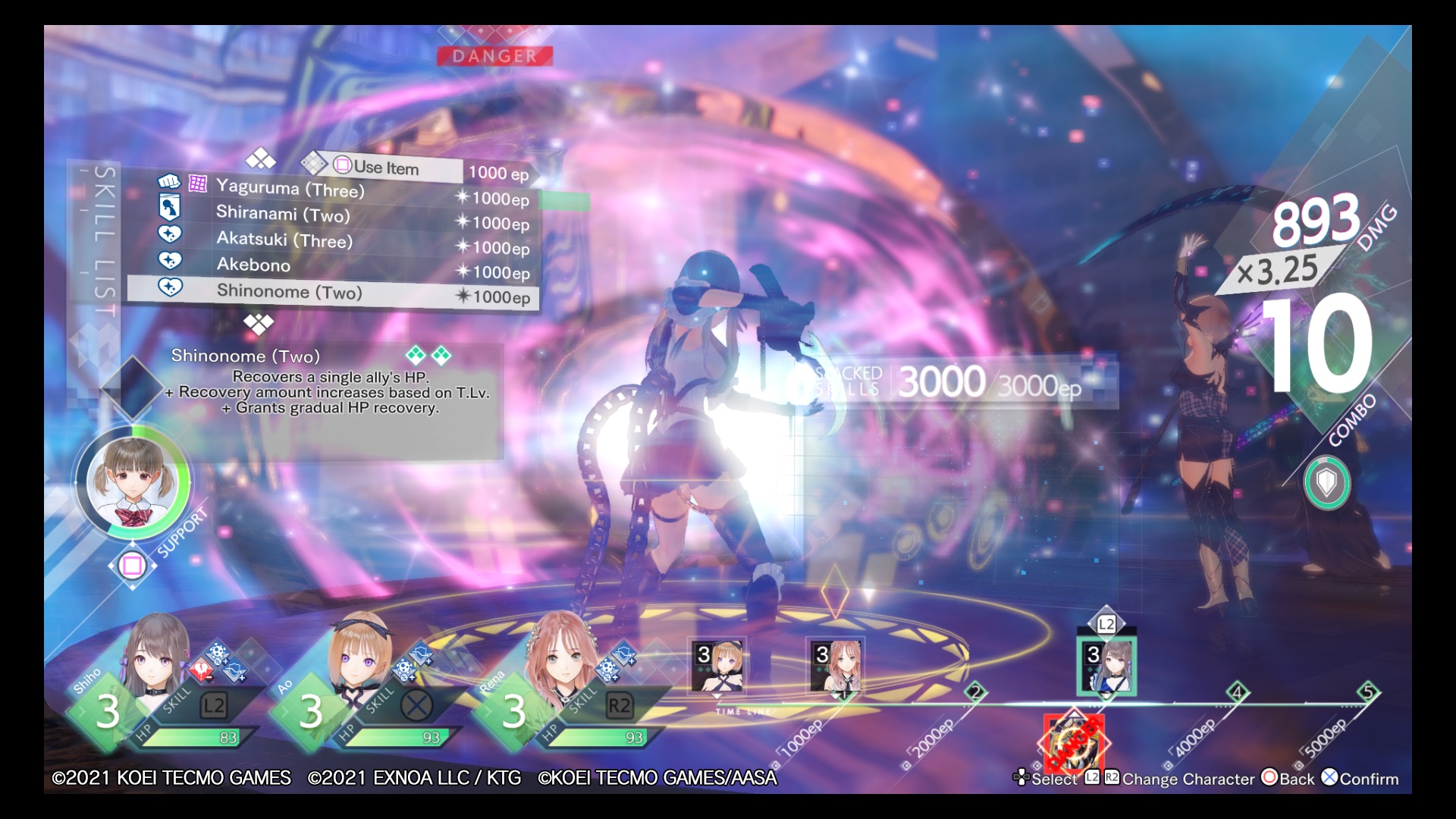This screenshot has height=819, width=1456.
Task: Click the support character portrait
Action: pyautogui.click(x=133, y=482)
